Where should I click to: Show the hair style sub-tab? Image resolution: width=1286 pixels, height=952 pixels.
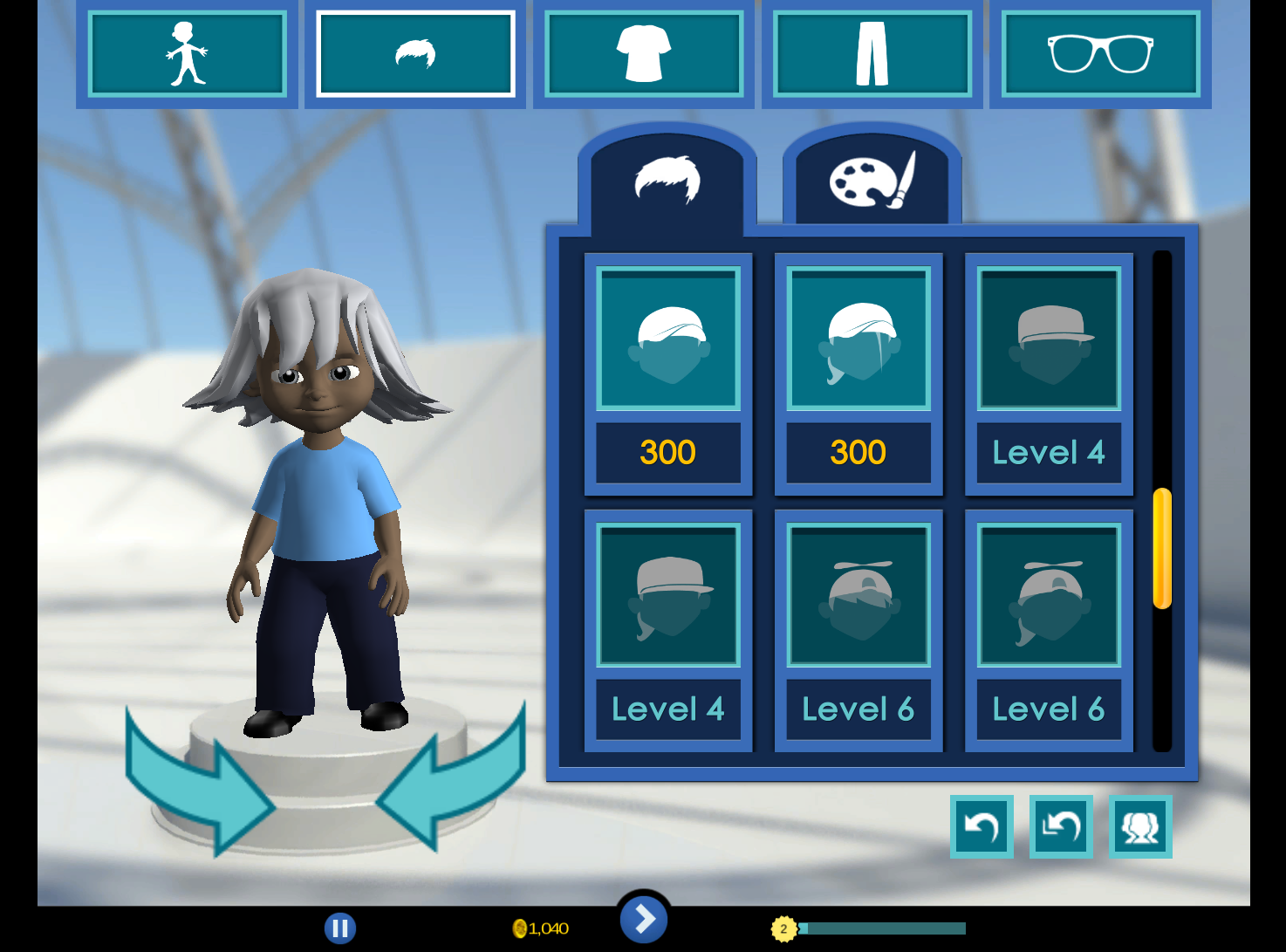pos(667,181)
